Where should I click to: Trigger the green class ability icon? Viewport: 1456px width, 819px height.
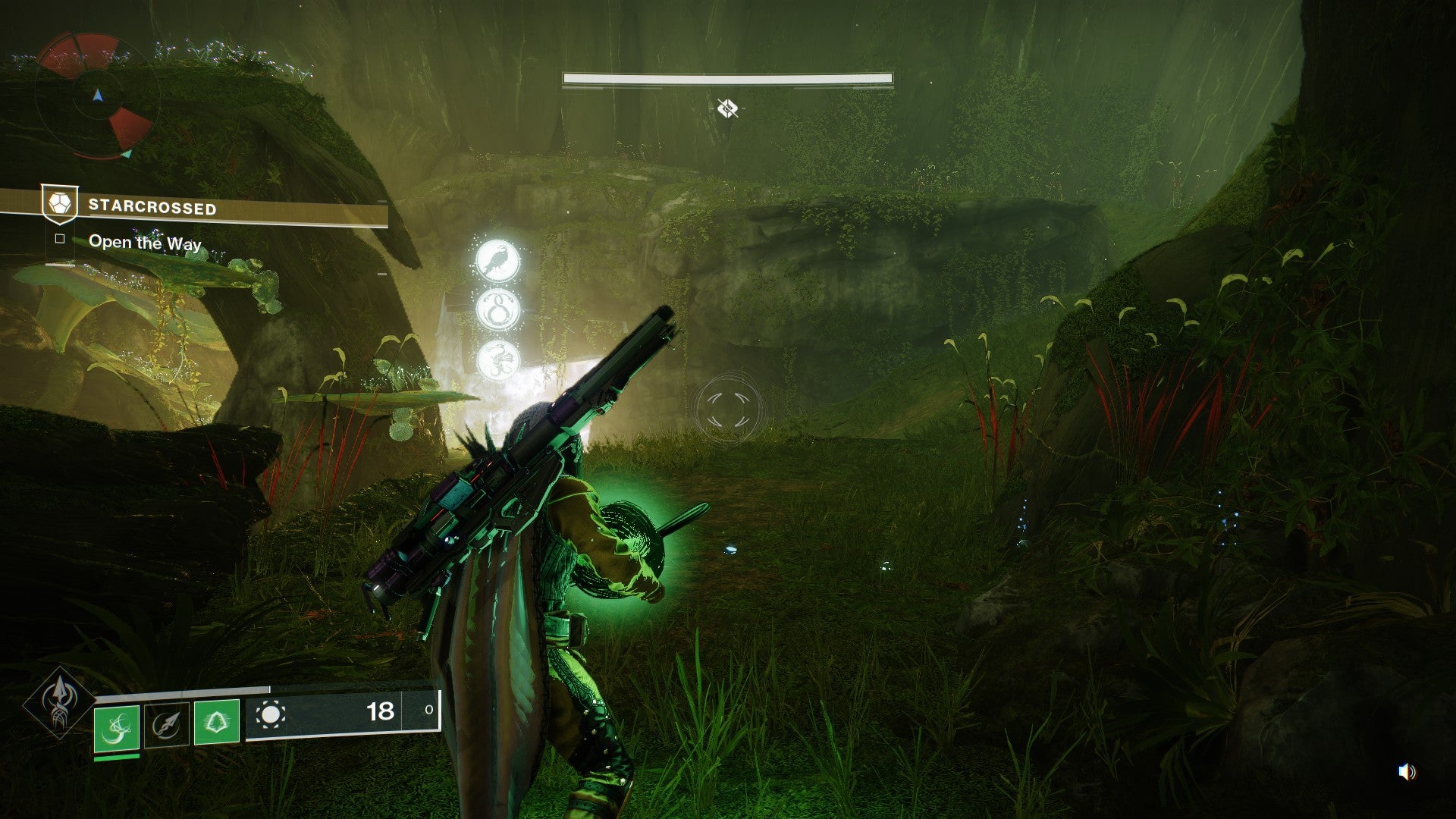click(x=217, y=721)
